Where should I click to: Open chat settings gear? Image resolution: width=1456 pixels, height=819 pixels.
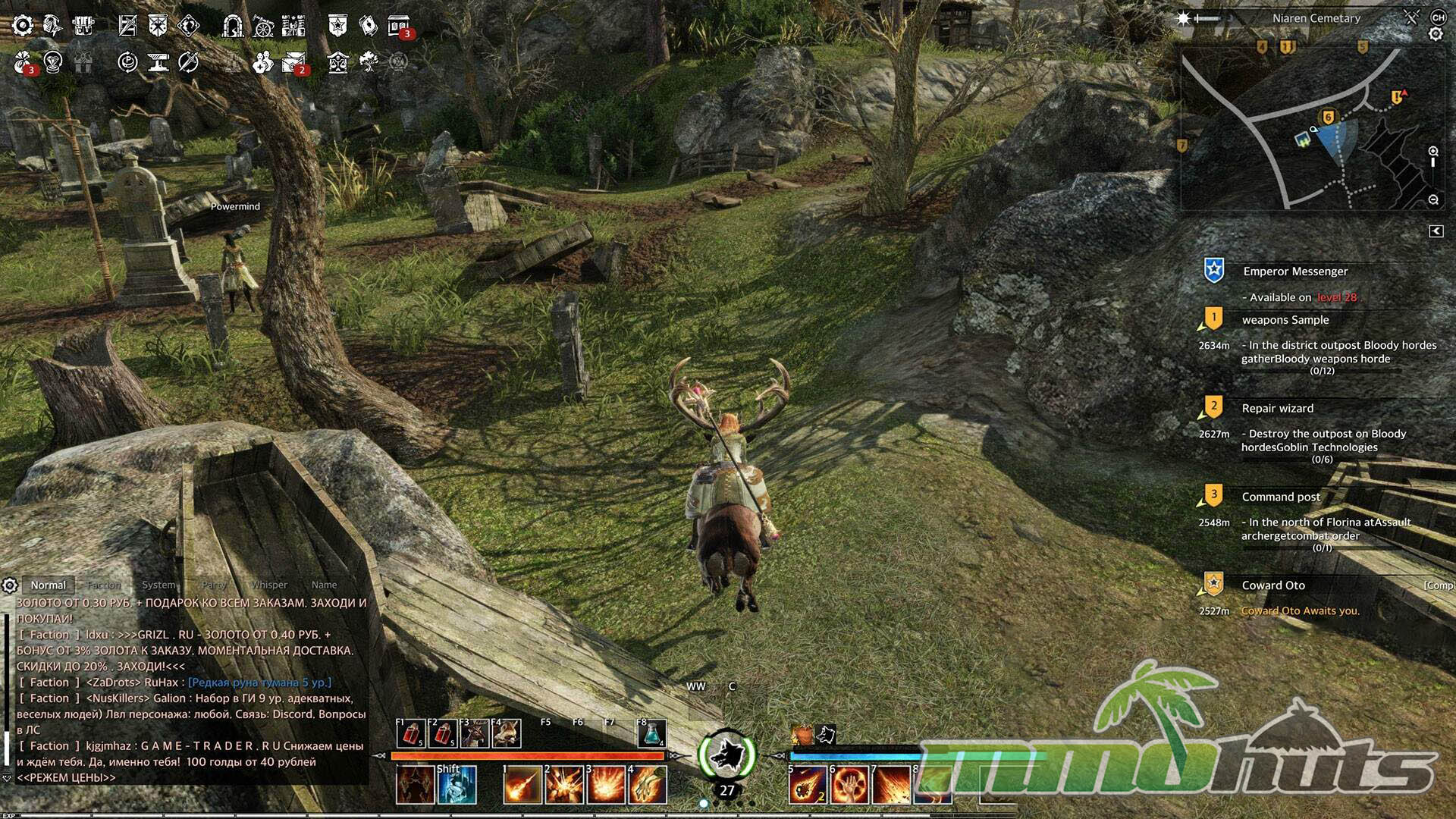[10, 585]
